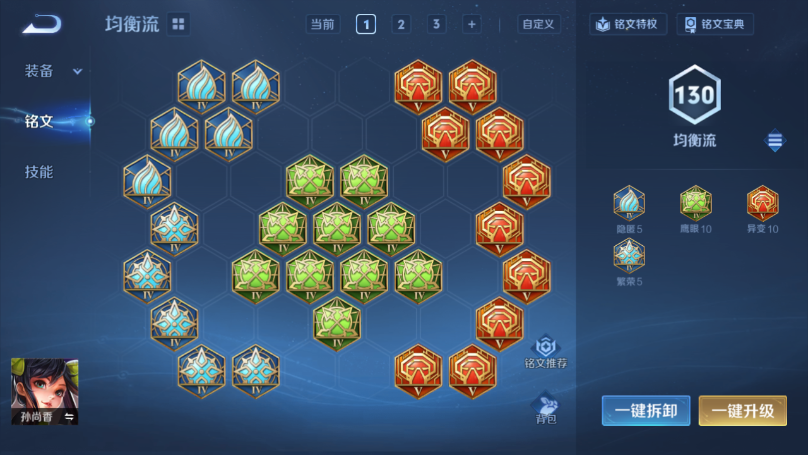Click the 一键拆卸 remove-all button

[645, 410]
